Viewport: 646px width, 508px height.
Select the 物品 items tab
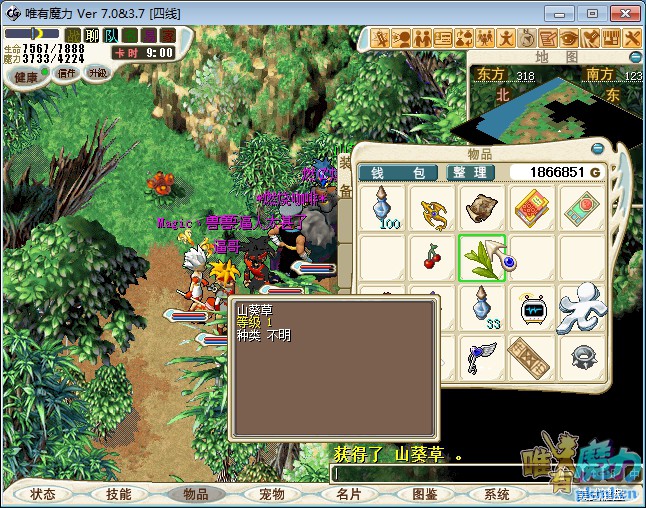[x=195, y=494]
